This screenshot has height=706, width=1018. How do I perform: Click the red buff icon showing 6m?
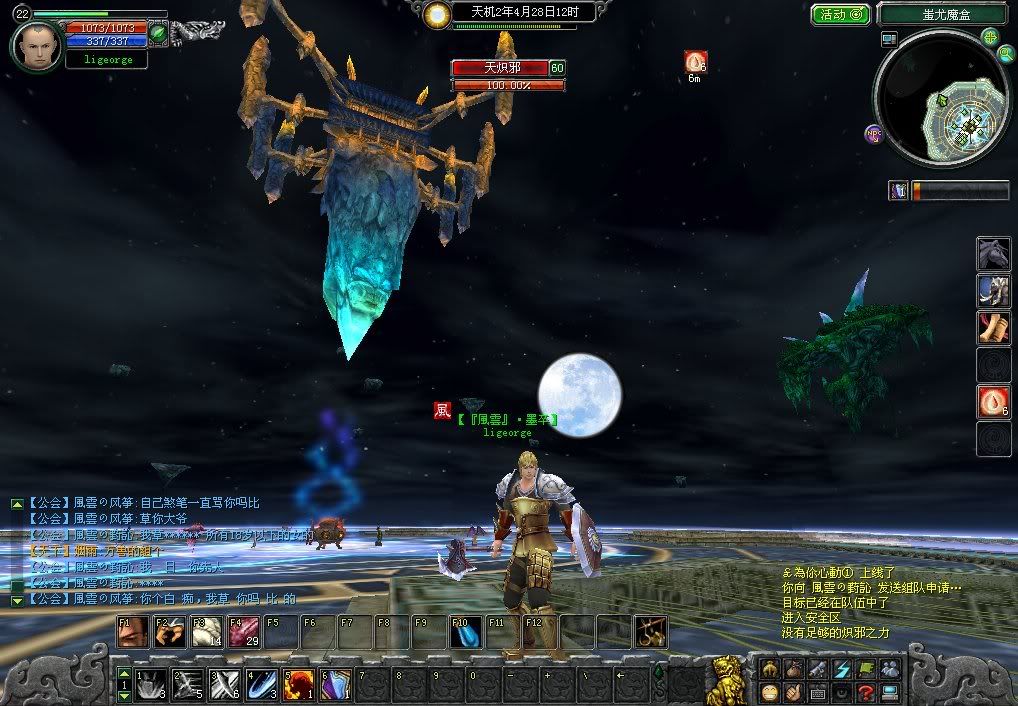coord(695,61)
